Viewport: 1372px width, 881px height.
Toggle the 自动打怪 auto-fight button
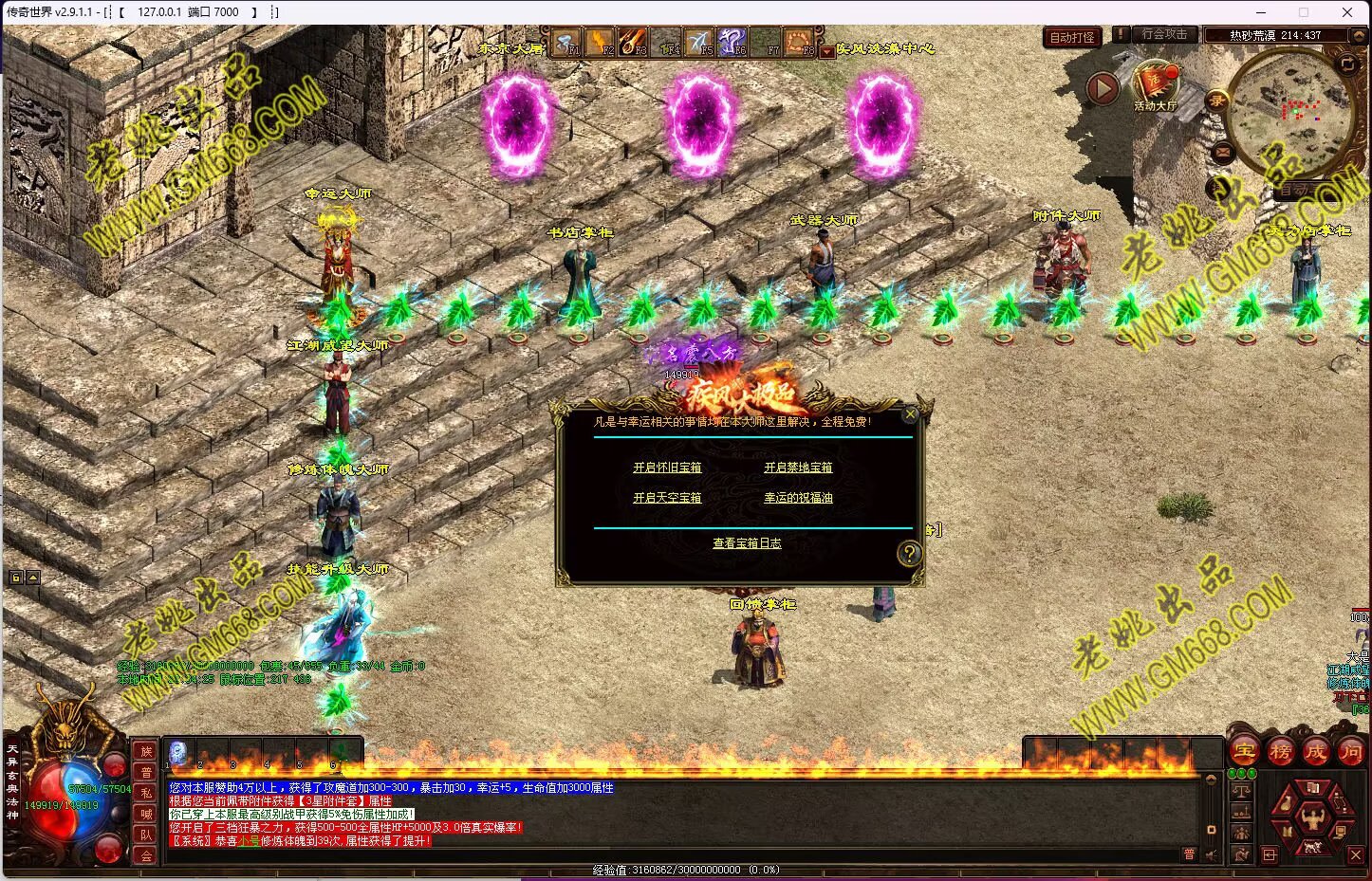[x=1071, y=38]
